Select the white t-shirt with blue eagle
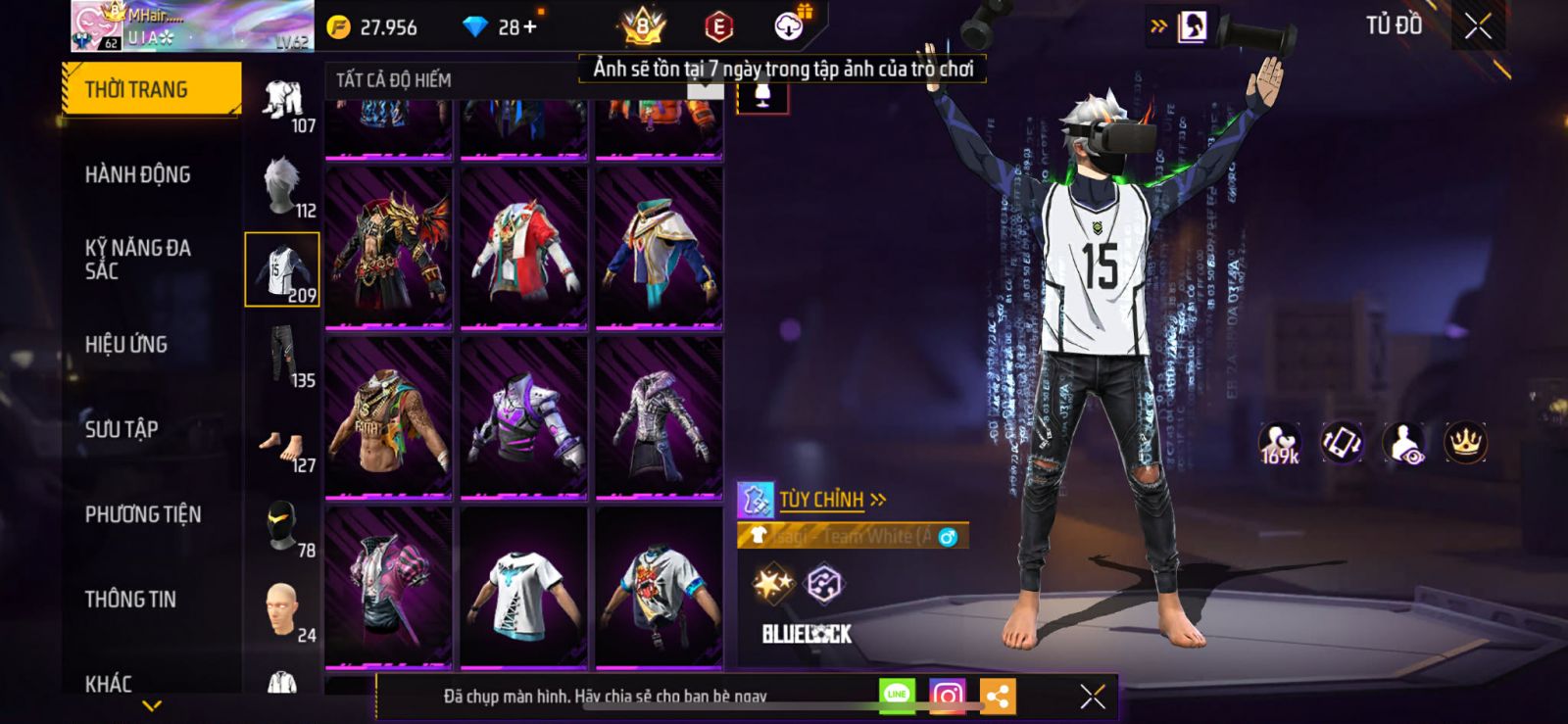Screen dimensions: 1568x724 point(523,588)
